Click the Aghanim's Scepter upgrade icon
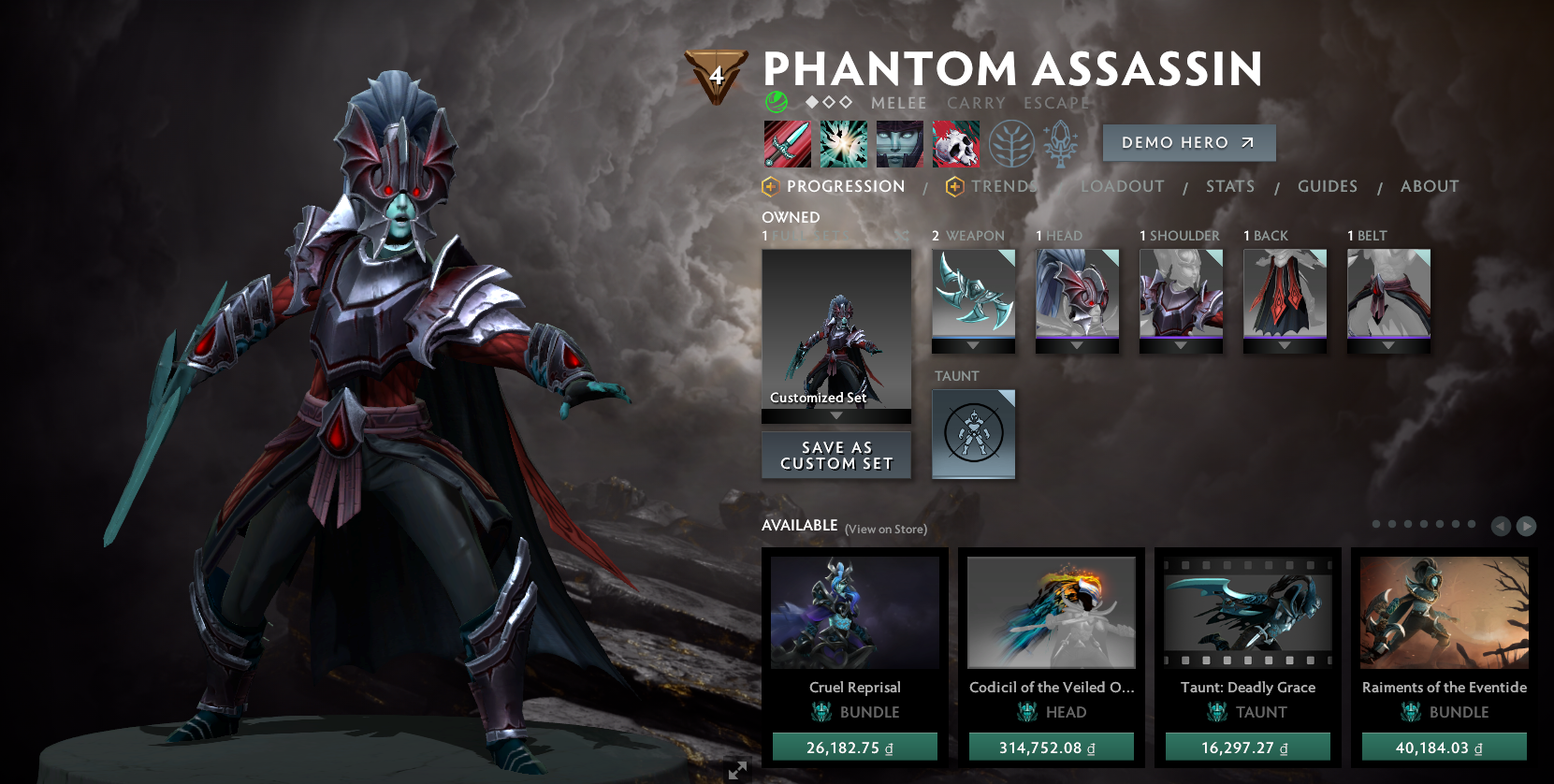The height and width of the screenshot is (784, 1554). [x=1061, y=143]
